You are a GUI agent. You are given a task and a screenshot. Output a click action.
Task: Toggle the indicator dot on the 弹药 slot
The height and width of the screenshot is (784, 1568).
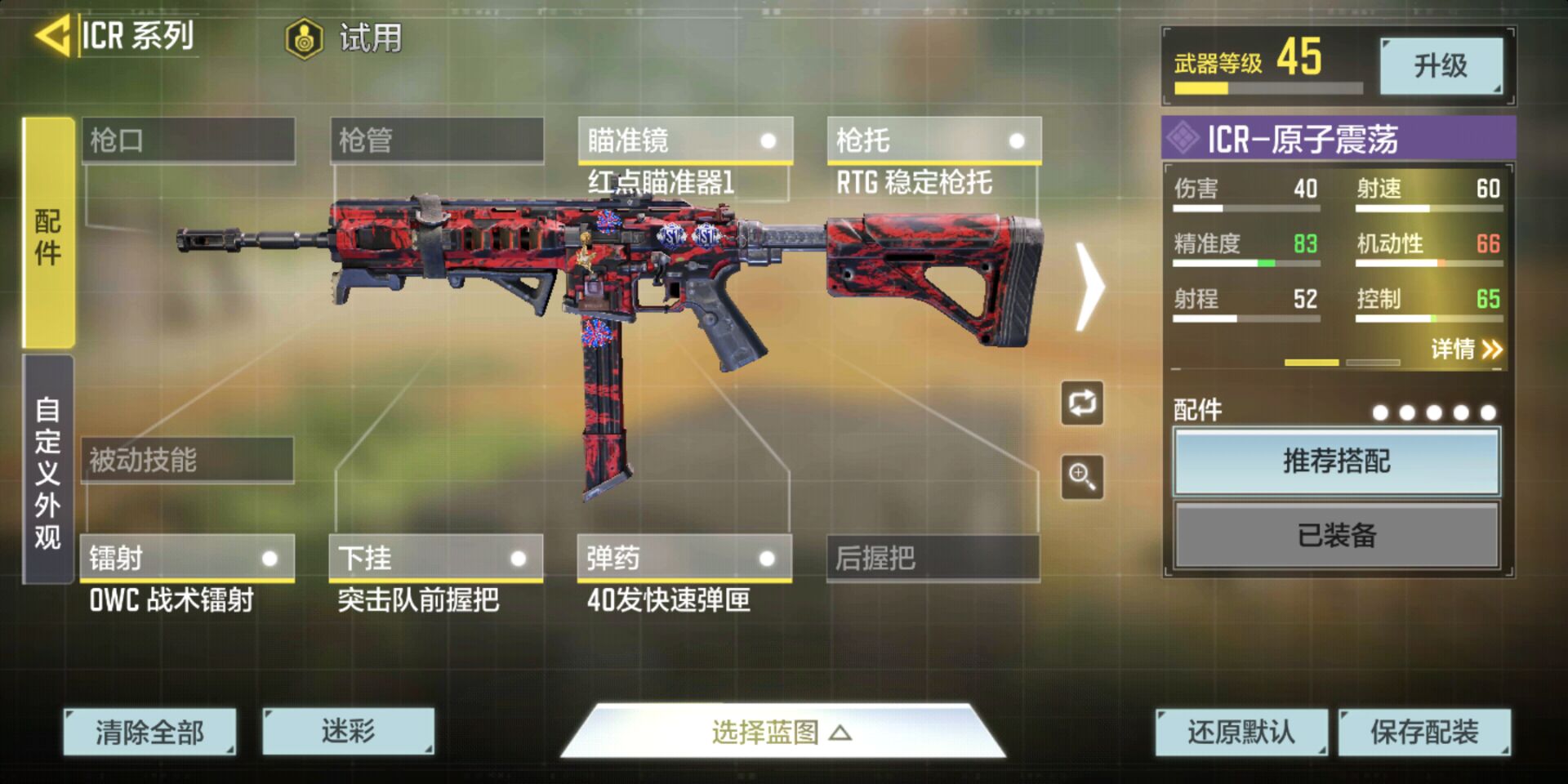[x=766, y=559]
